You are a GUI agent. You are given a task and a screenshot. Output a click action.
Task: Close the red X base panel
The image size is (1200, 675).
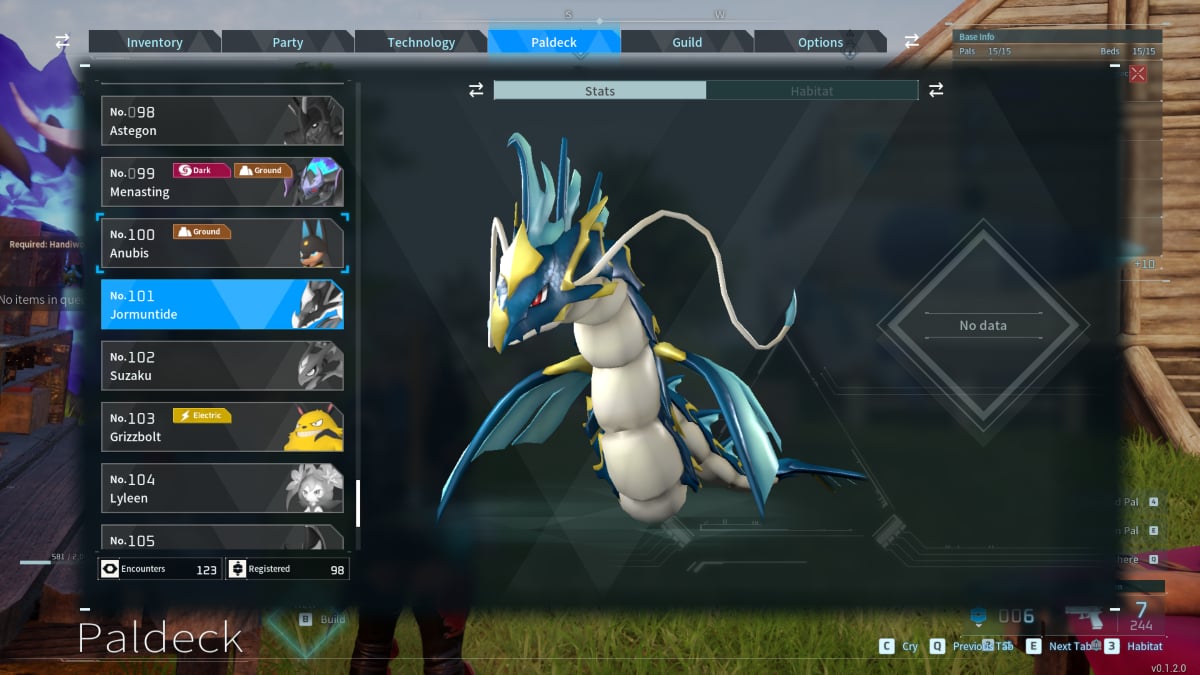point(1137,73)
